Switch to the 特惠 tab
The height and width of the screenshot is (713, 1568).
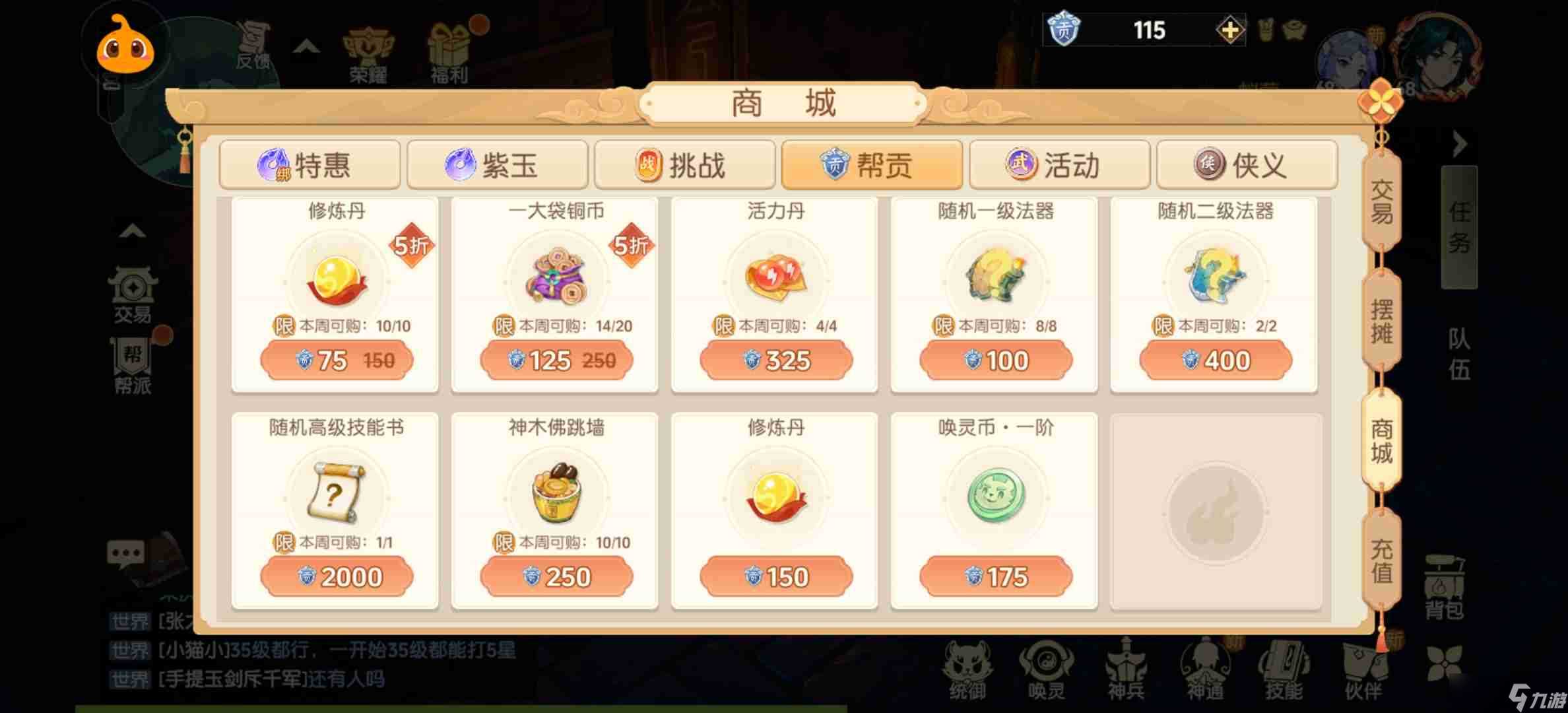point(310,166)
